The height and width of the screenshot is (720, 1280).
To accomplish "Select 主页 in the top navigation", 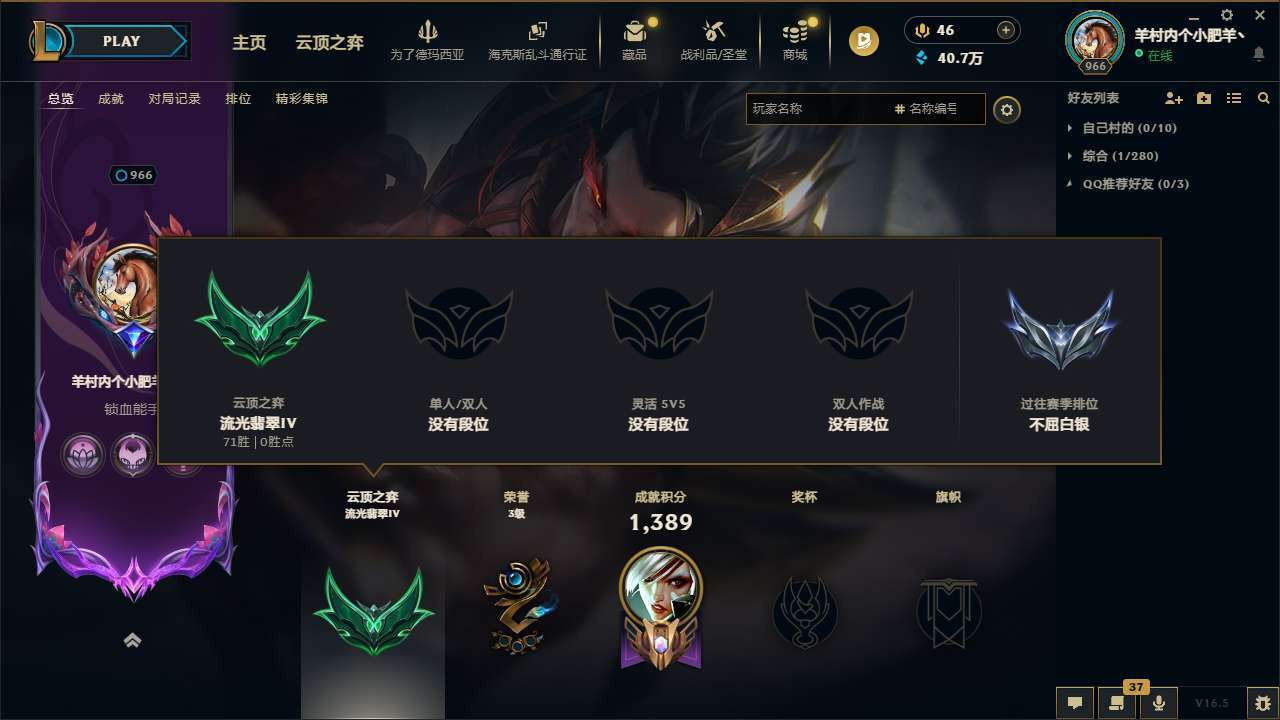I will pyautogui.click(x=249, y=43).
